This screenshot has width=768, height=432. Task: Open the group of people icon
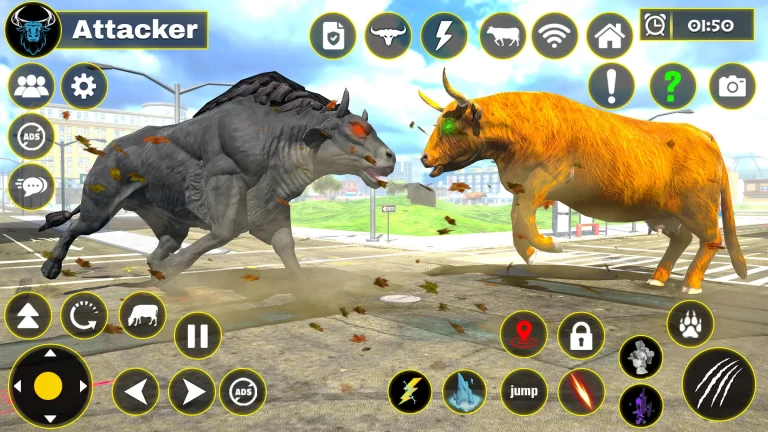31,87
